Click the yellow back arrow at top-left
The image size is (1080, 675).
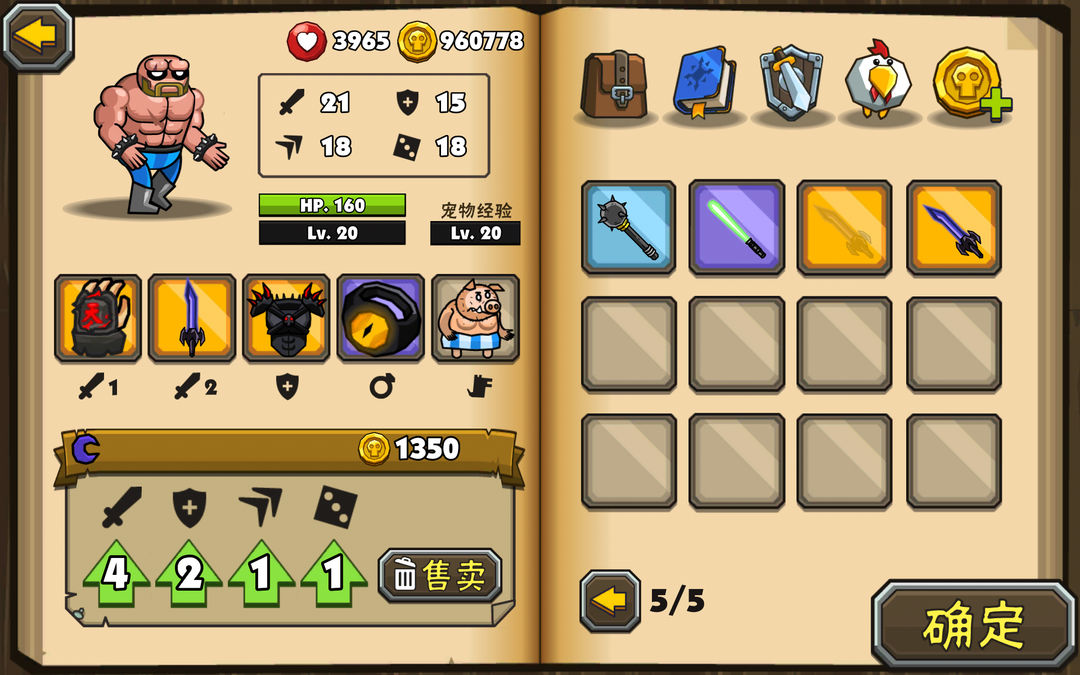click(x=38, y=36)
